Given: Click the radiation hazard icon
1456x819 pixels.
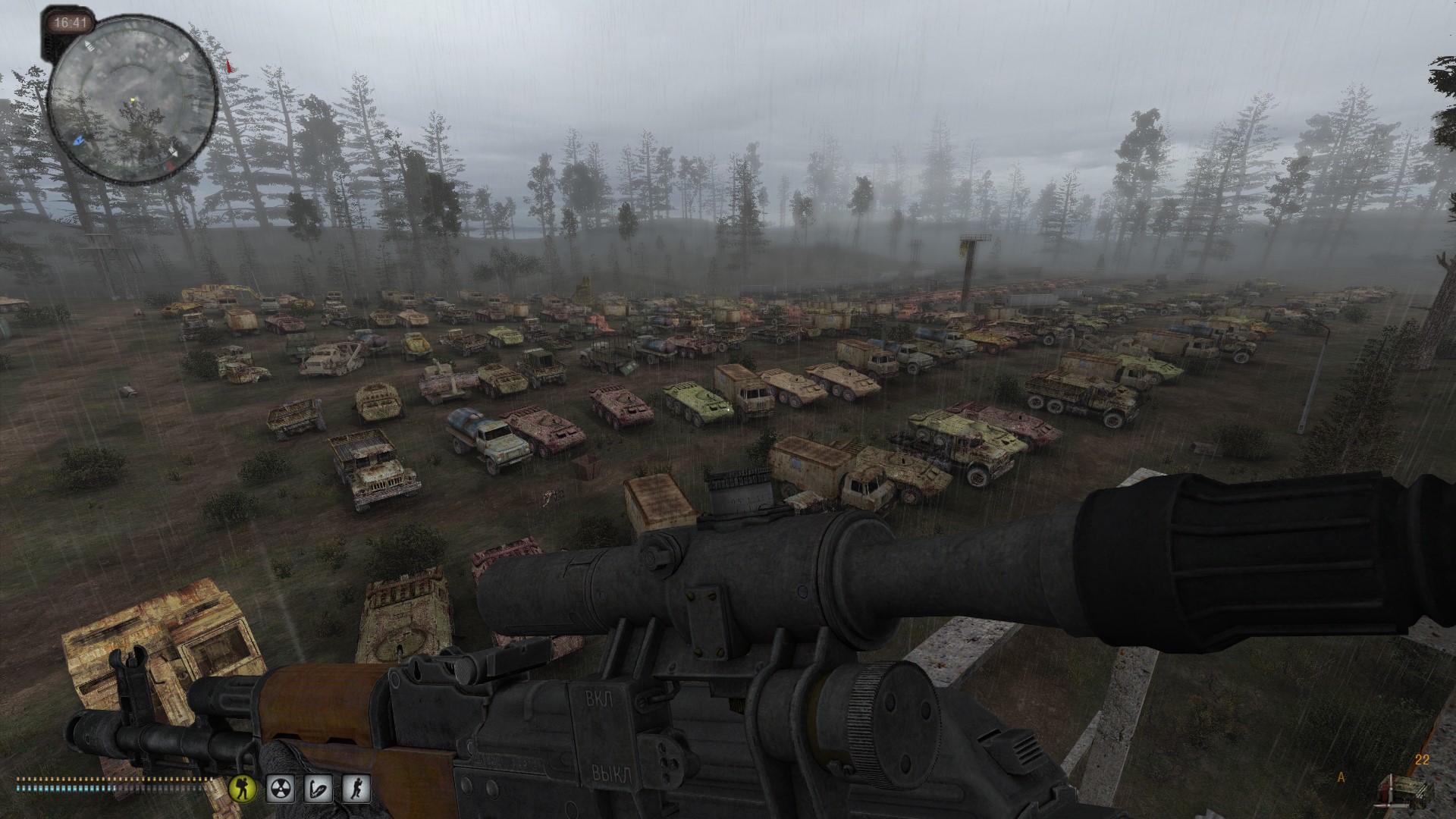Looking at the screenshot, I should 280,789.
